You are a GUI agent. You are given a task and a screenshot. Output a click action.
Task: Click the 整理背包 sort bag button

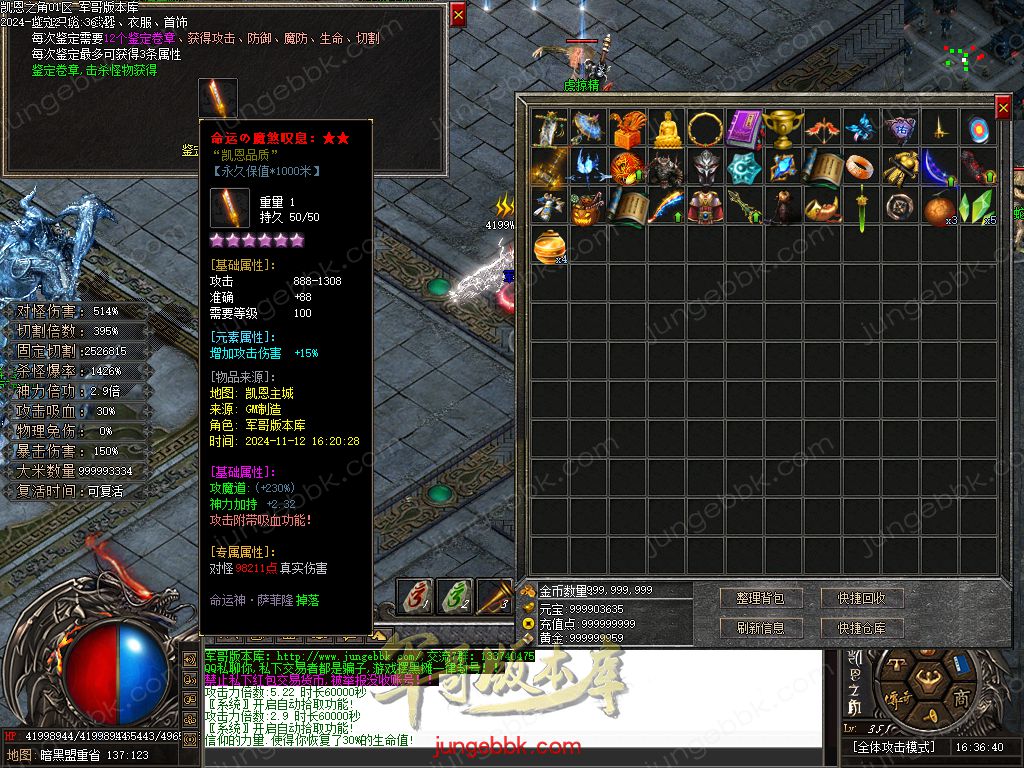point(760,598)
